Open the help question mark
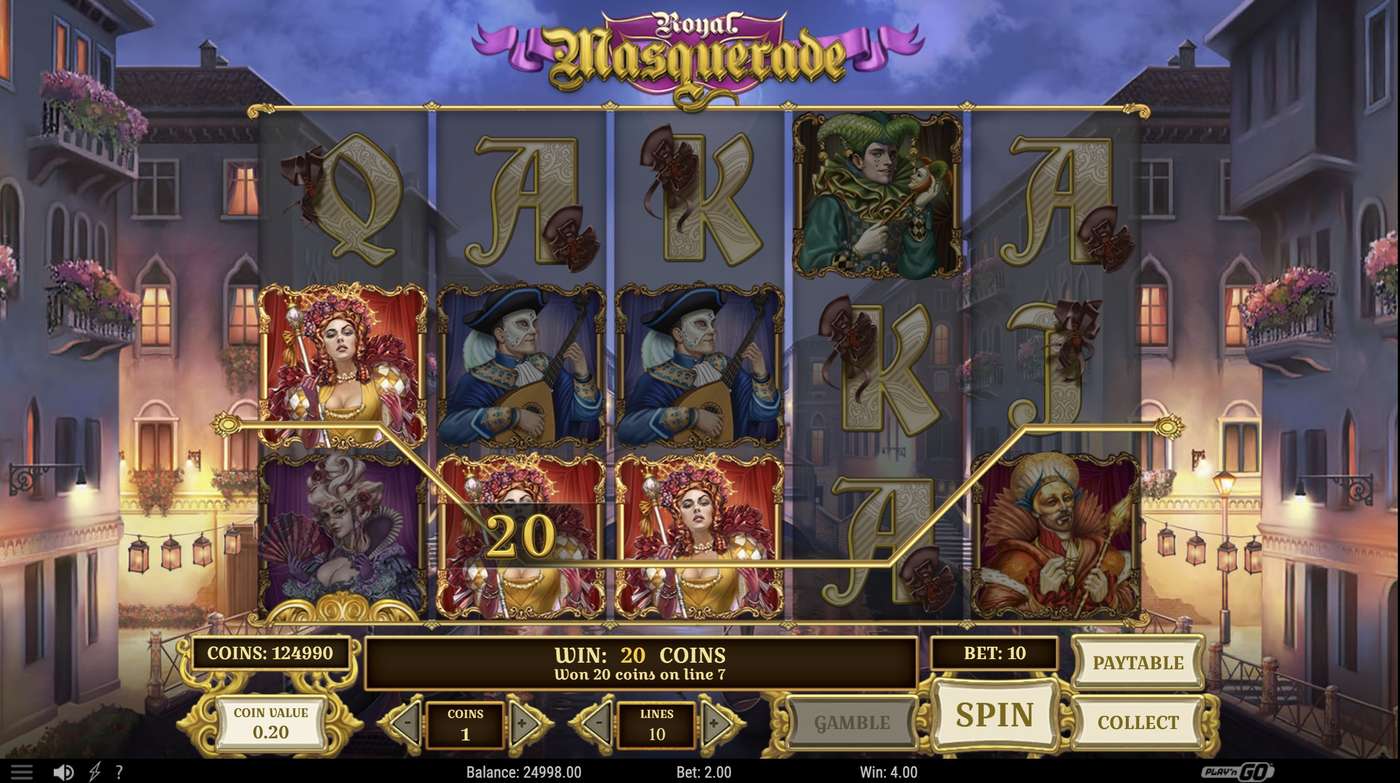 (119, 770)
